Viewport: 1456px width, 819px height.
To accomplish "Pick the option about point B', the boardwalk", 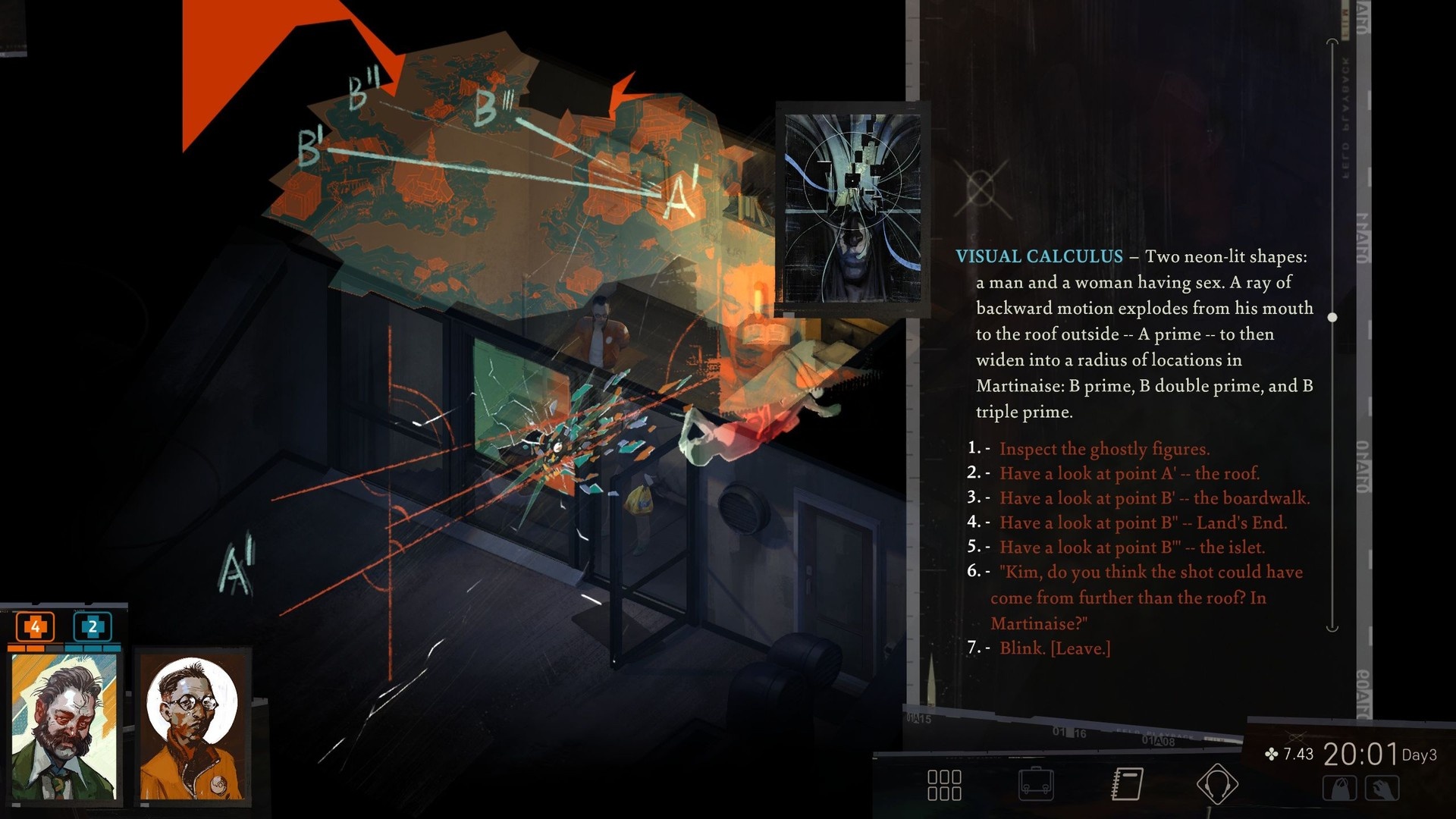I will tap(1154, 498).
